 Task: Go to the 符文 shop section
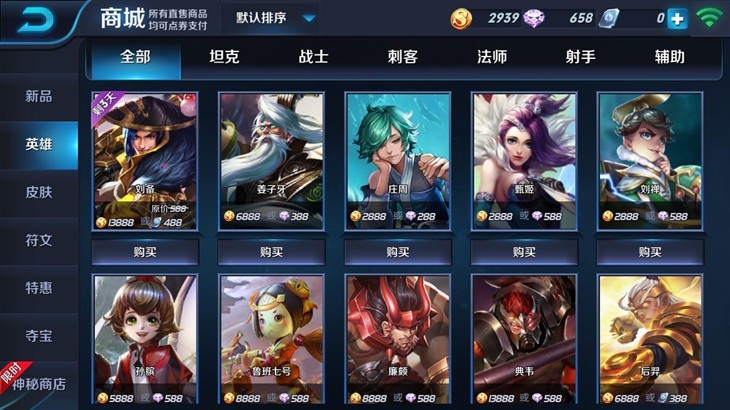tap(39, 240)
